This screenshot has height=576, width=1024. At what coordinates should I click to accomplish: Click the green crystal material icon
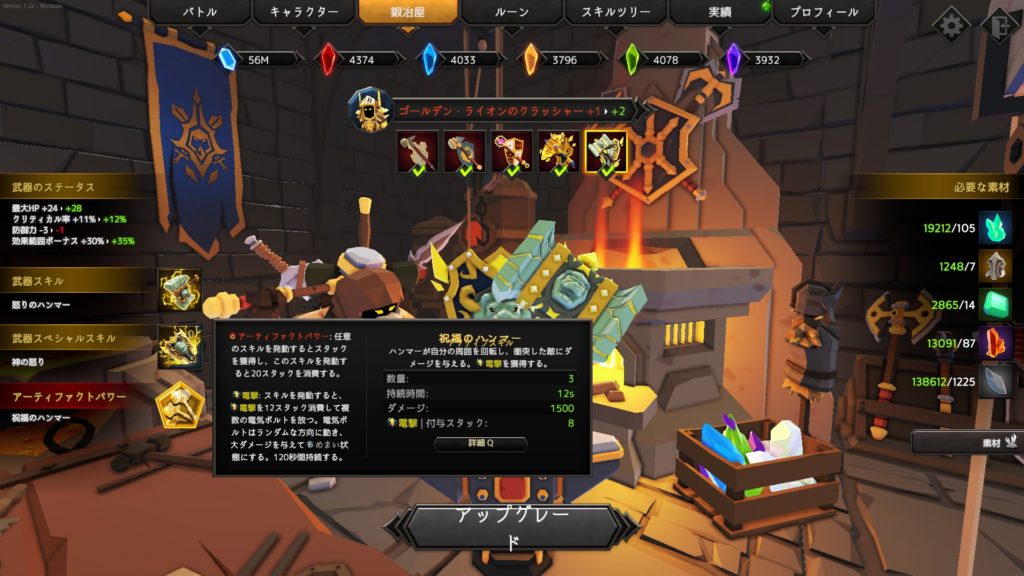click(x=994, y=228)
